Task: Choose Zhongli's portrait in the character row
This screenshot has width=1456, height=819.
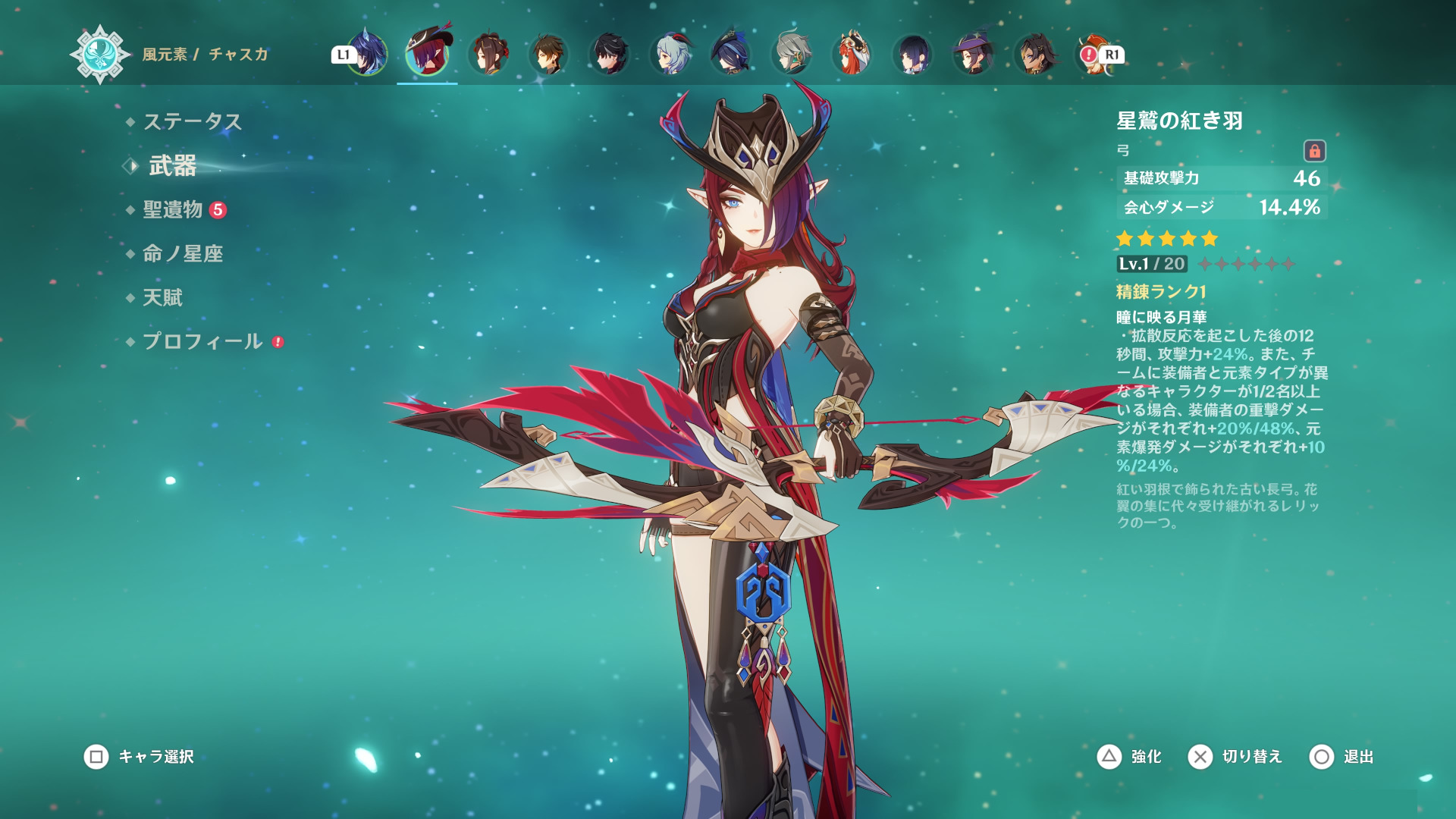Action: 548,54
